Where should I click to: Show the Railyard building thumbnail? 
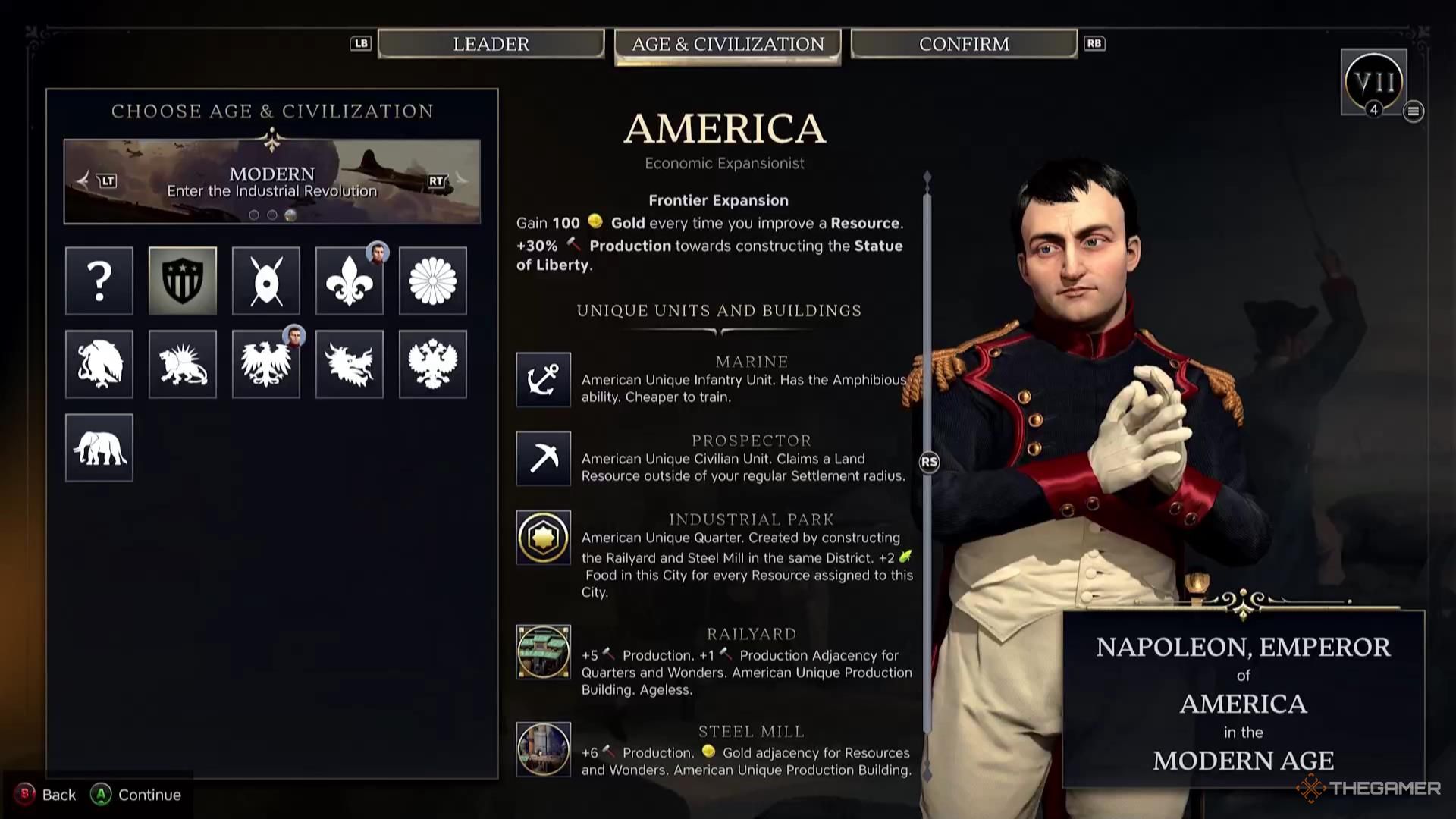pyautogui.click(x=544, y=651)
